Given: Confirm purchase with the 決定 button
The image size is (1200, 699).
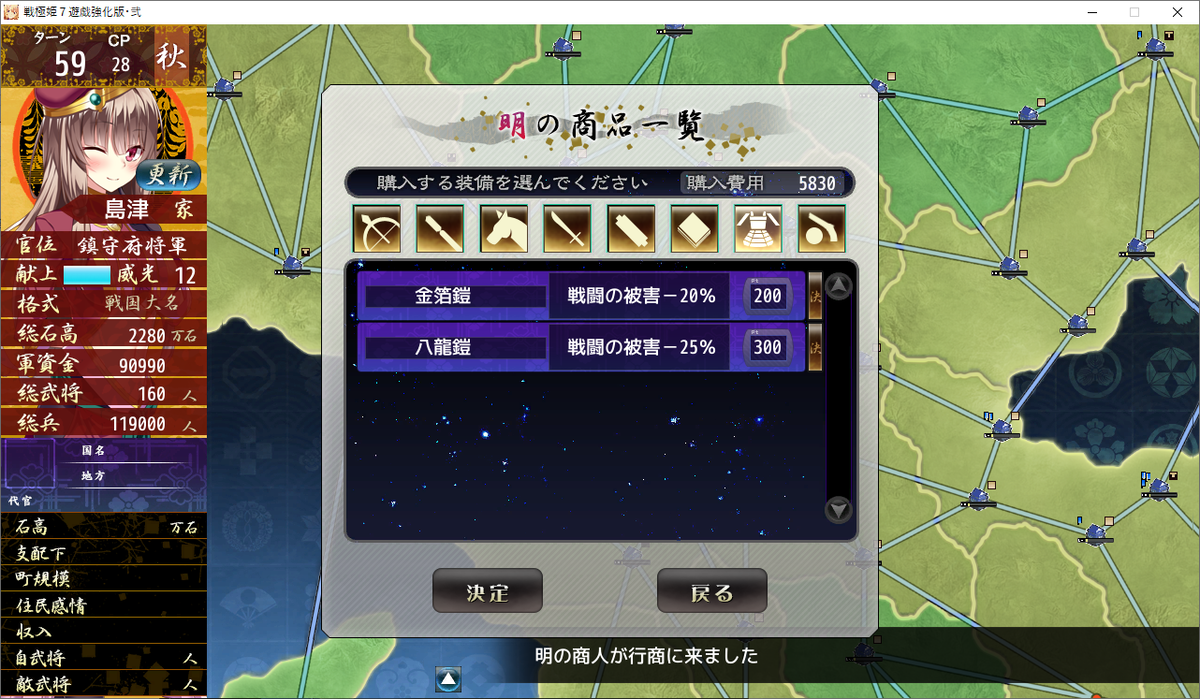Looking at the screenshot, I should point(487,591).
